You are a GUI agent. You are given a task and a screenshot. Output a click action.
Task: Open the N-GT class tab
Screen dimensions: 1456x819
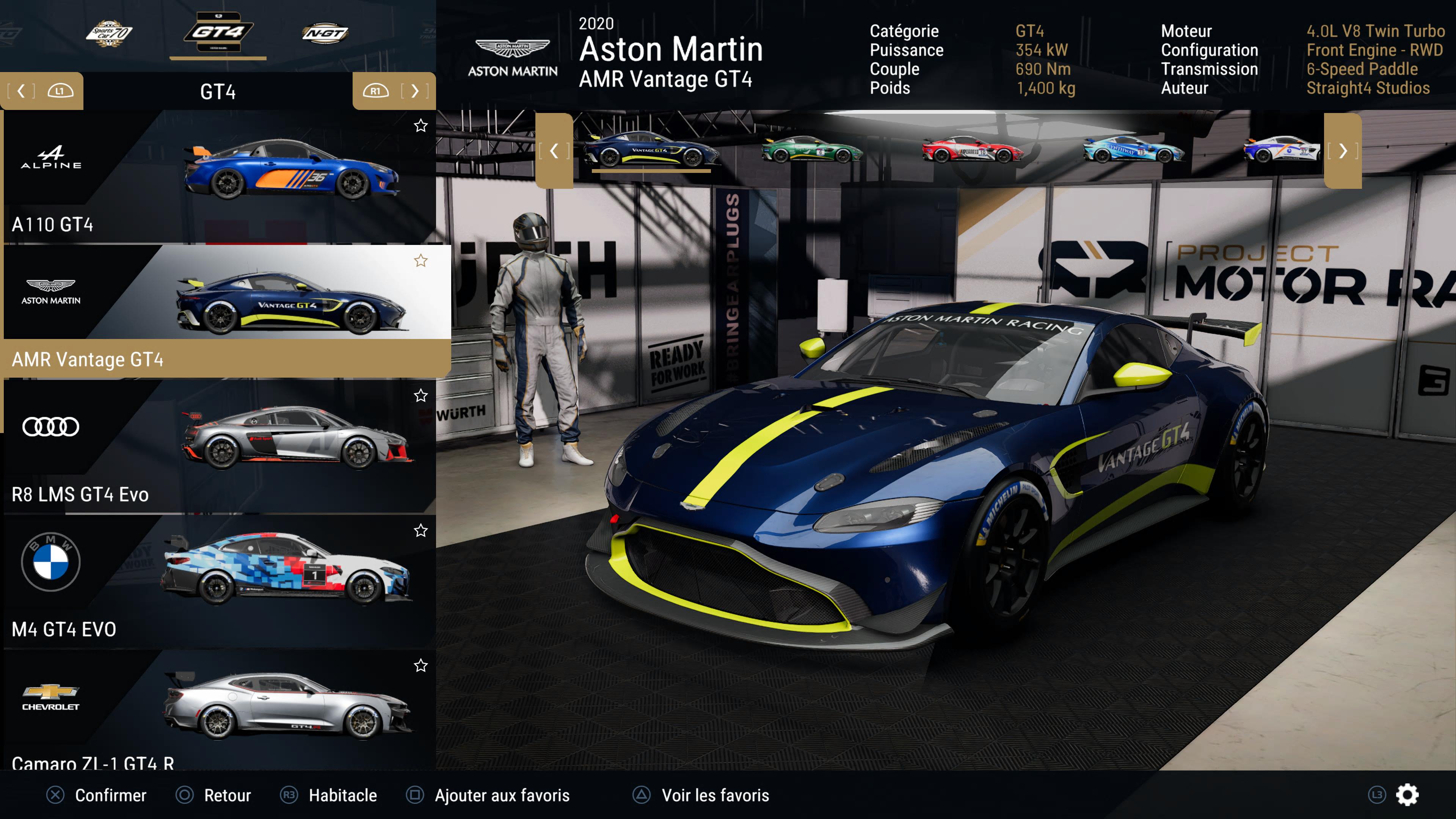point(325,34)
